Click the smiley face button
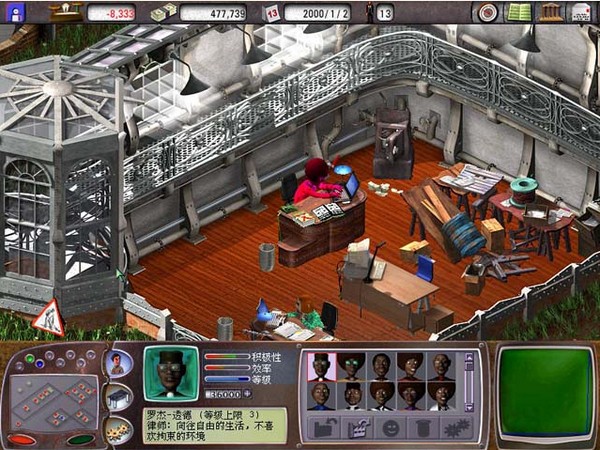The image size is (600, 450). pos(391,428)
